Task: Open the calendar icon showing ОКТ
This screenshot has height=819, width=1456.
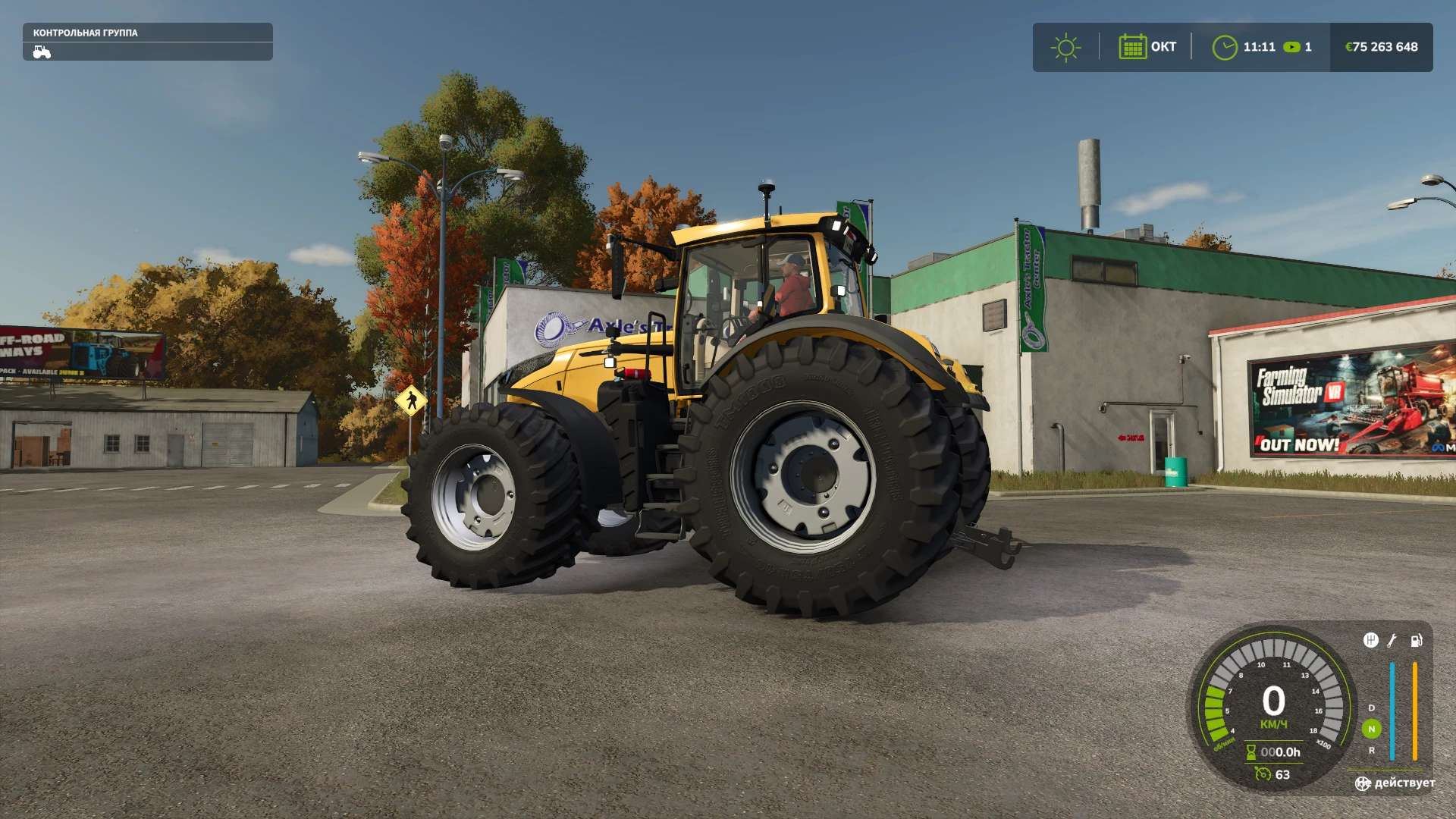Action: [x=1132, y=47]
